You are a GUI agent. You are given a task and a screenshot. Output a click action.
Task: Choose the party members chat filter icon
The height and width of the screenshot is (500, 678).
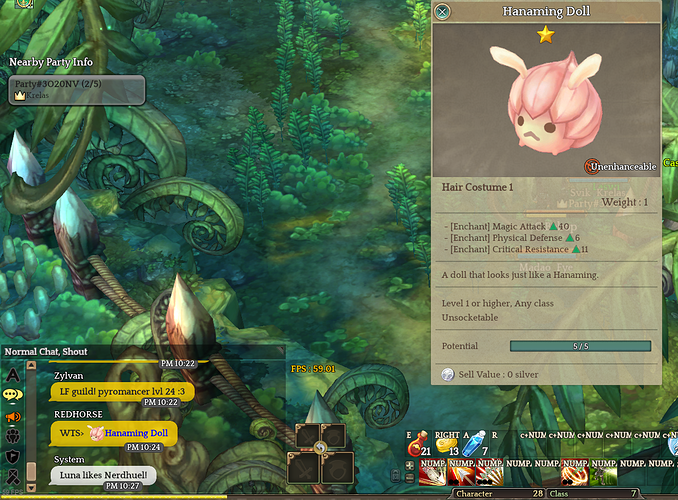tap(13, 436)
